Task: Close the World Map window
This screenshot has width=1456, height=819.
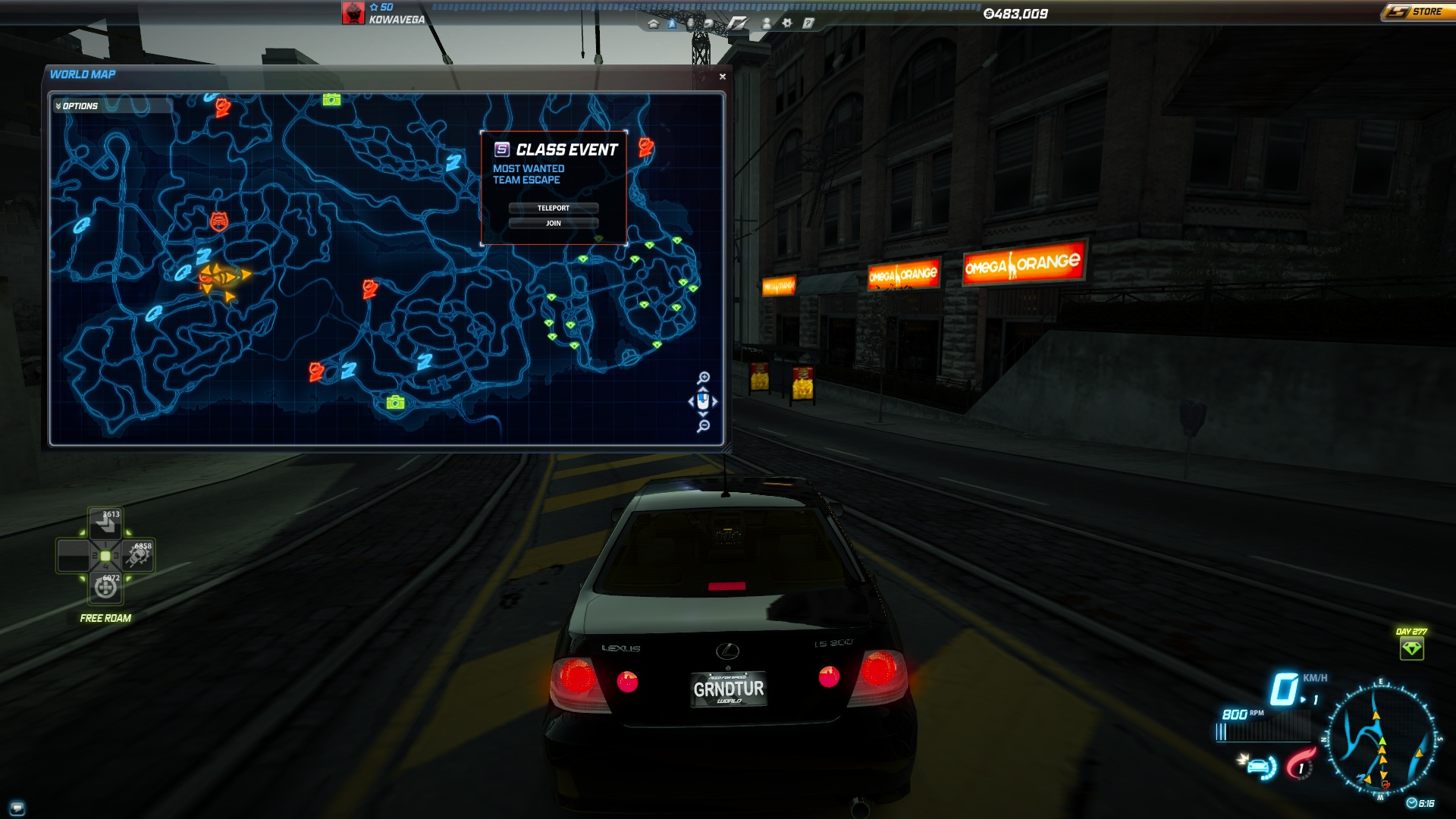Action: pos(722,77)
